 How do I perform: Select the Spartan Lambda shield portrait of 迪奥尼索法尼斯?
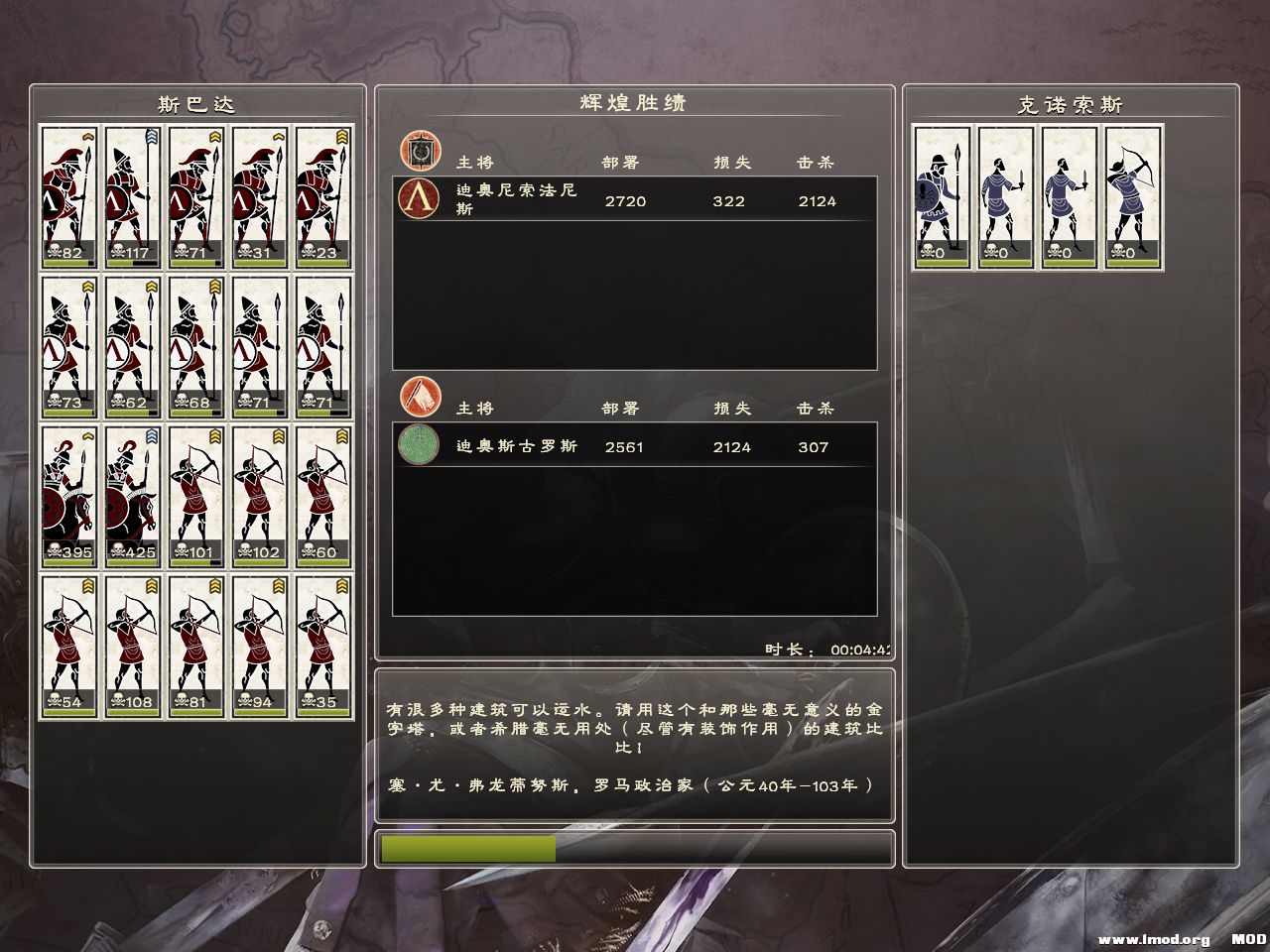(418, 200)
